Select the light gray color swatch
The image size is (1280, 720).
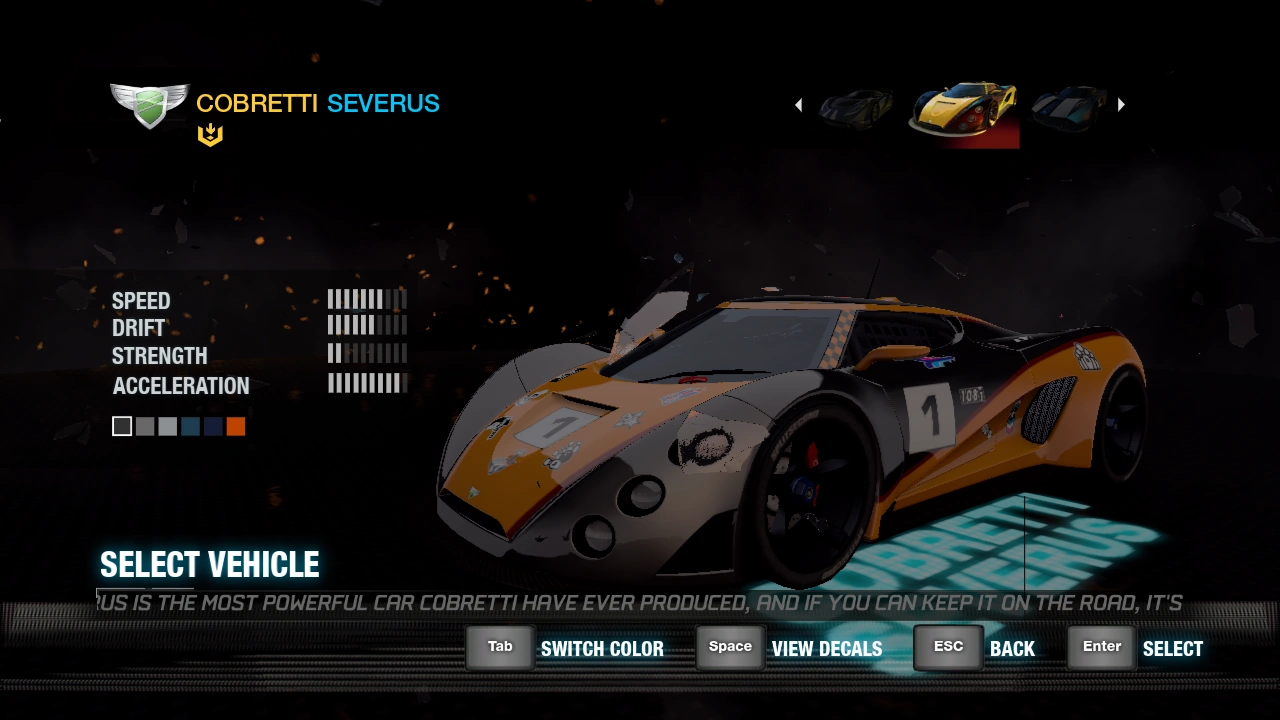tap(167, 427)
